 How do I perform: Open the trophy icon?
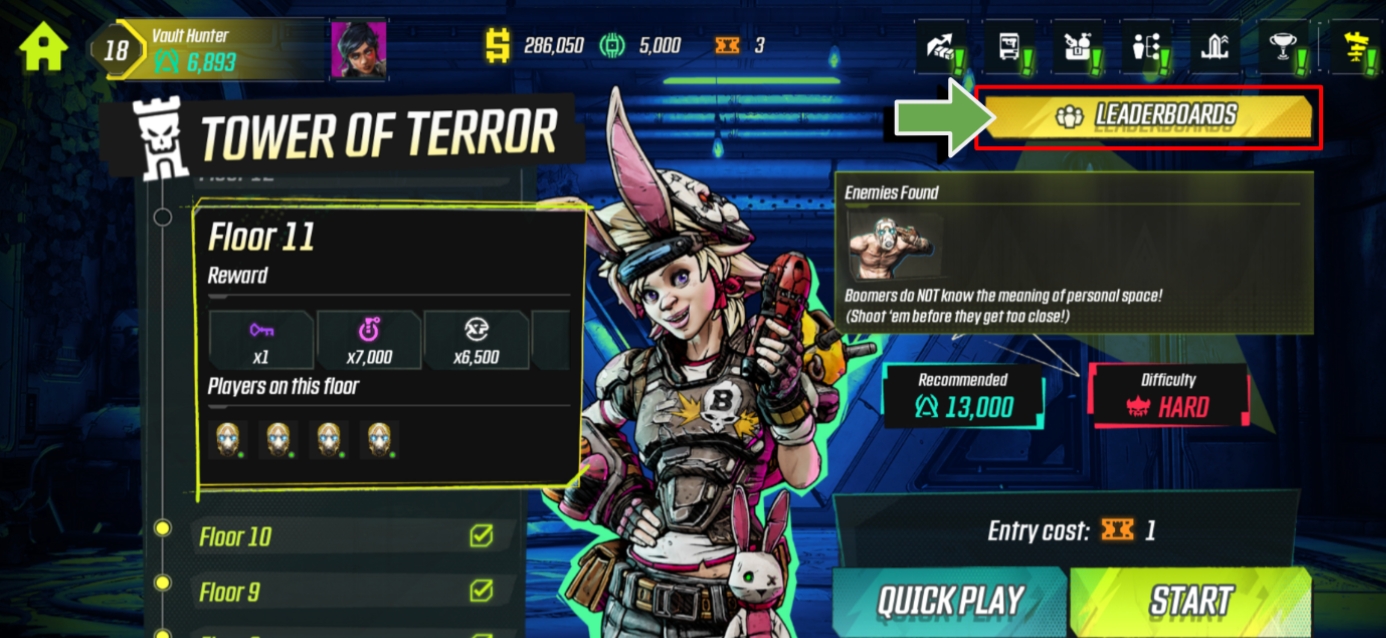pos(1284,46)
